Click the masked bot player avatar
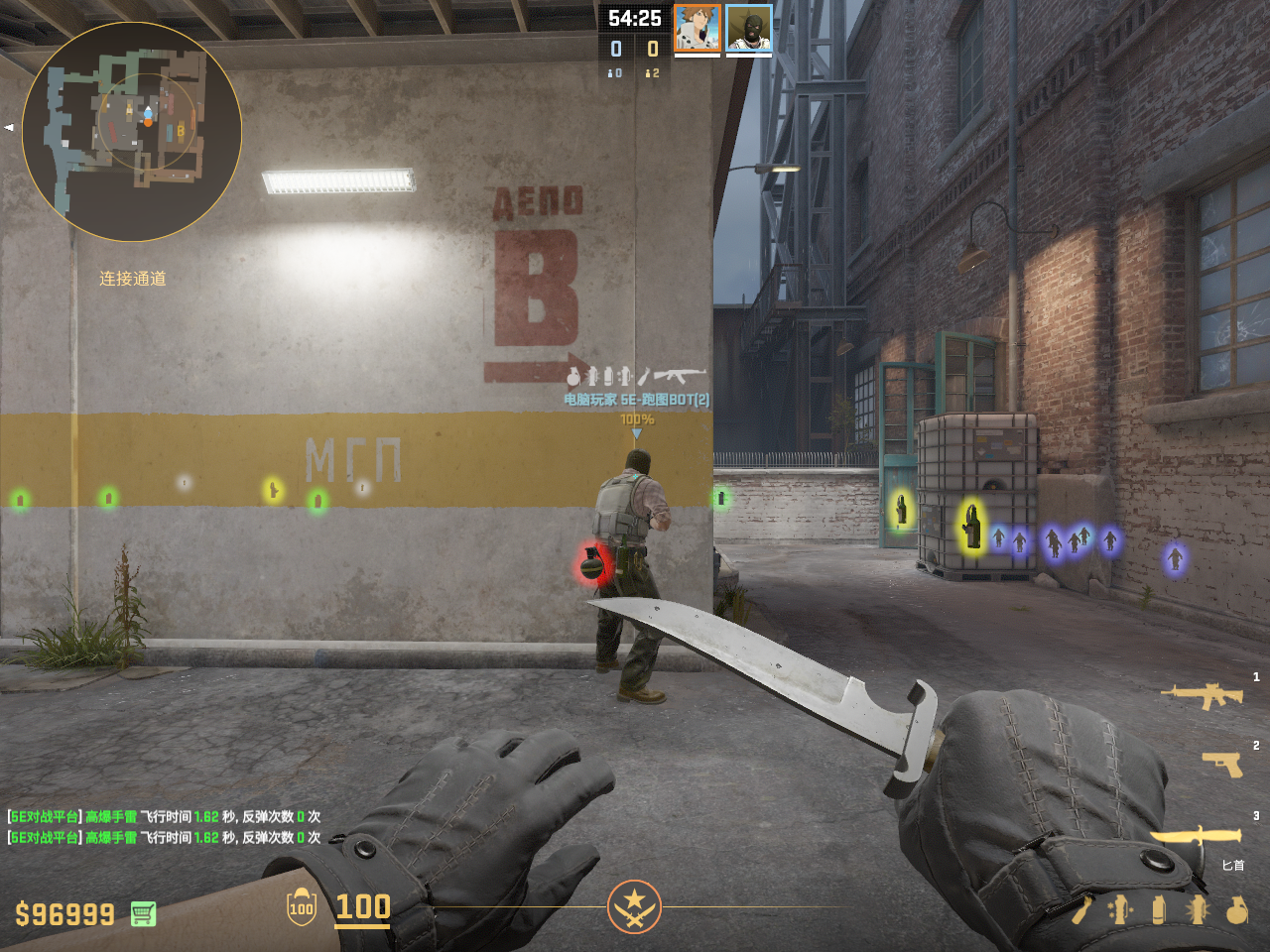1270x952 pixels. pos(748,28)
